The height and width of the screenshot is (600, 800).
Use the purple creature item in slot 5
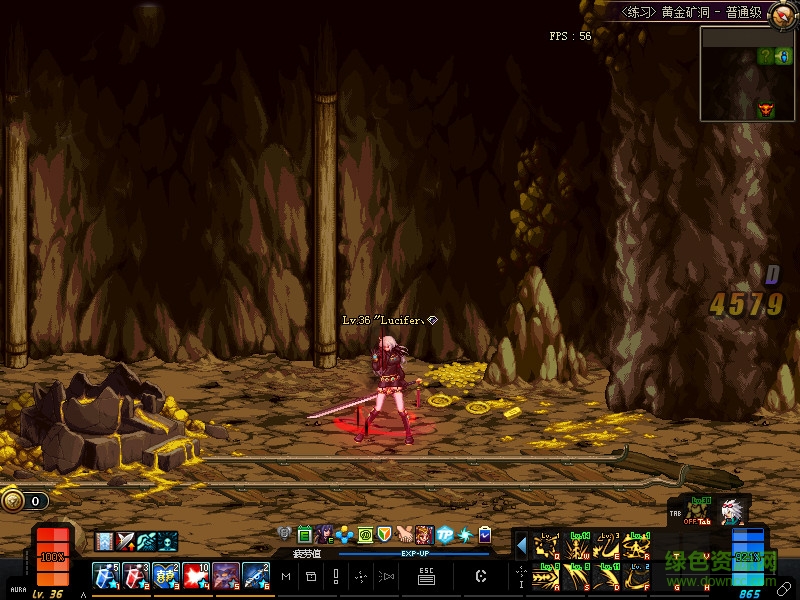point(225,575)
